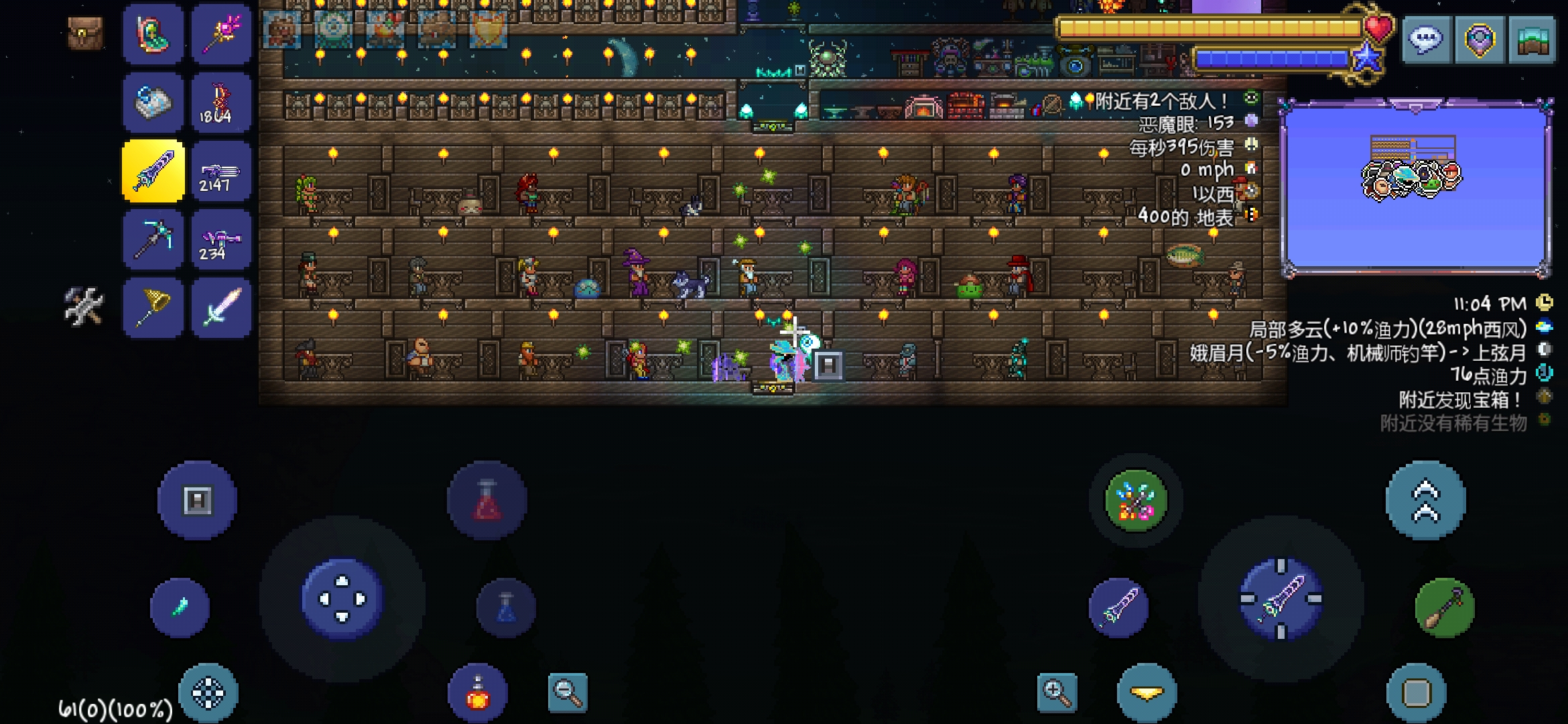Choose the pickaxe hotbar slot
Viewport: 1568px width, 724px height.
click(153, 239)
